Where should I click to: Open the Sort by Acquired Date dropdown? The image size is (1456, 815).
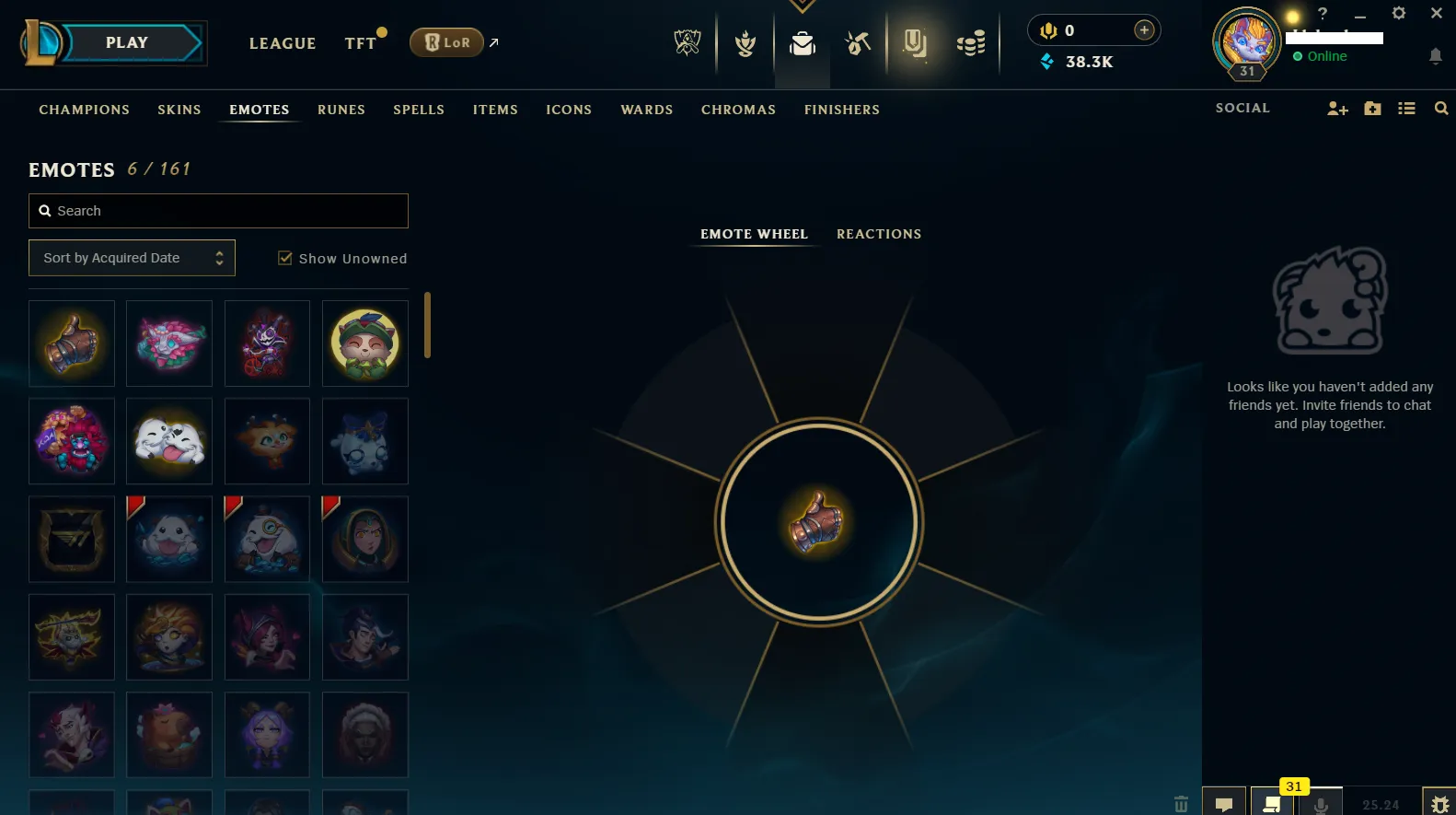point(131,258)
